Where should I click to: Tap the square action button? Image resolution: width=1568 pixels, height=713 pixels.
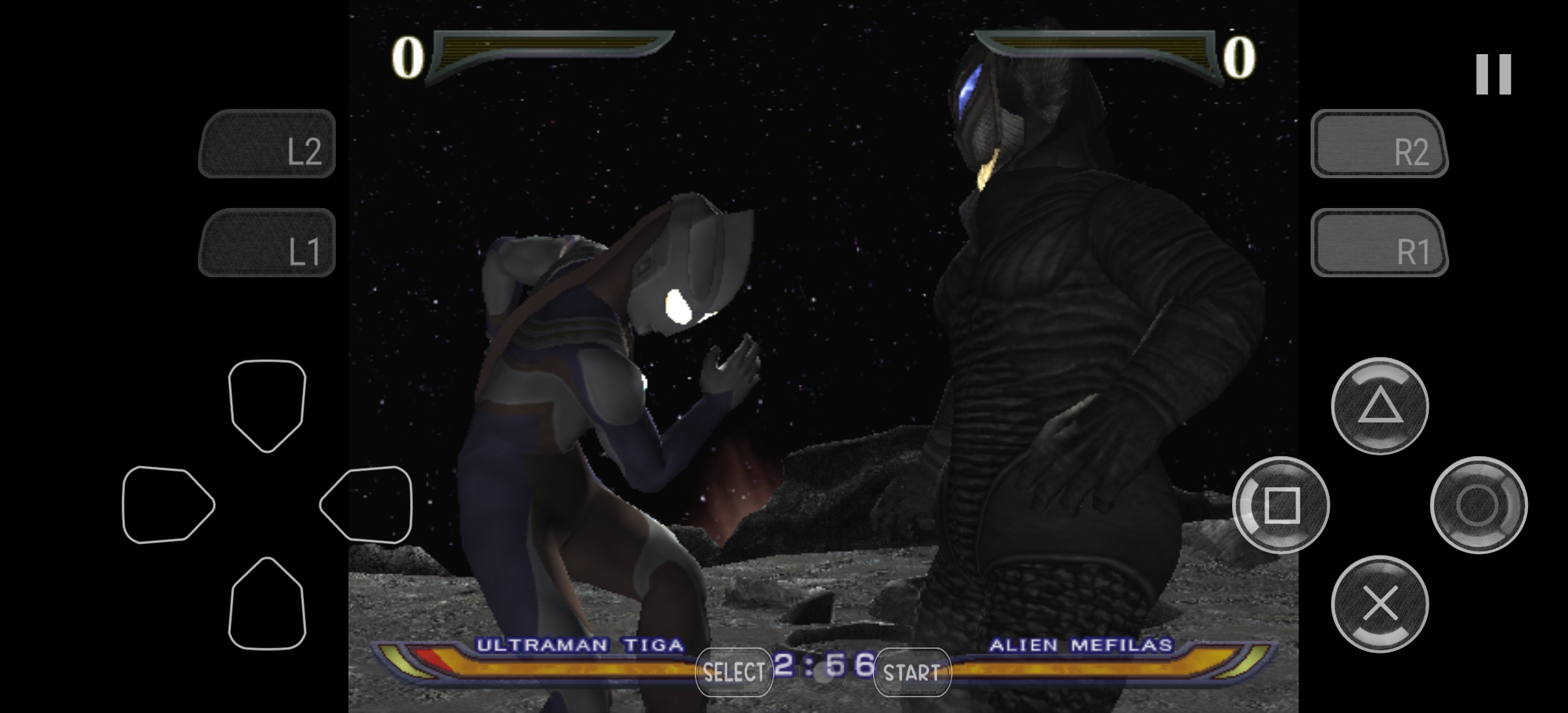point(1281,505)
